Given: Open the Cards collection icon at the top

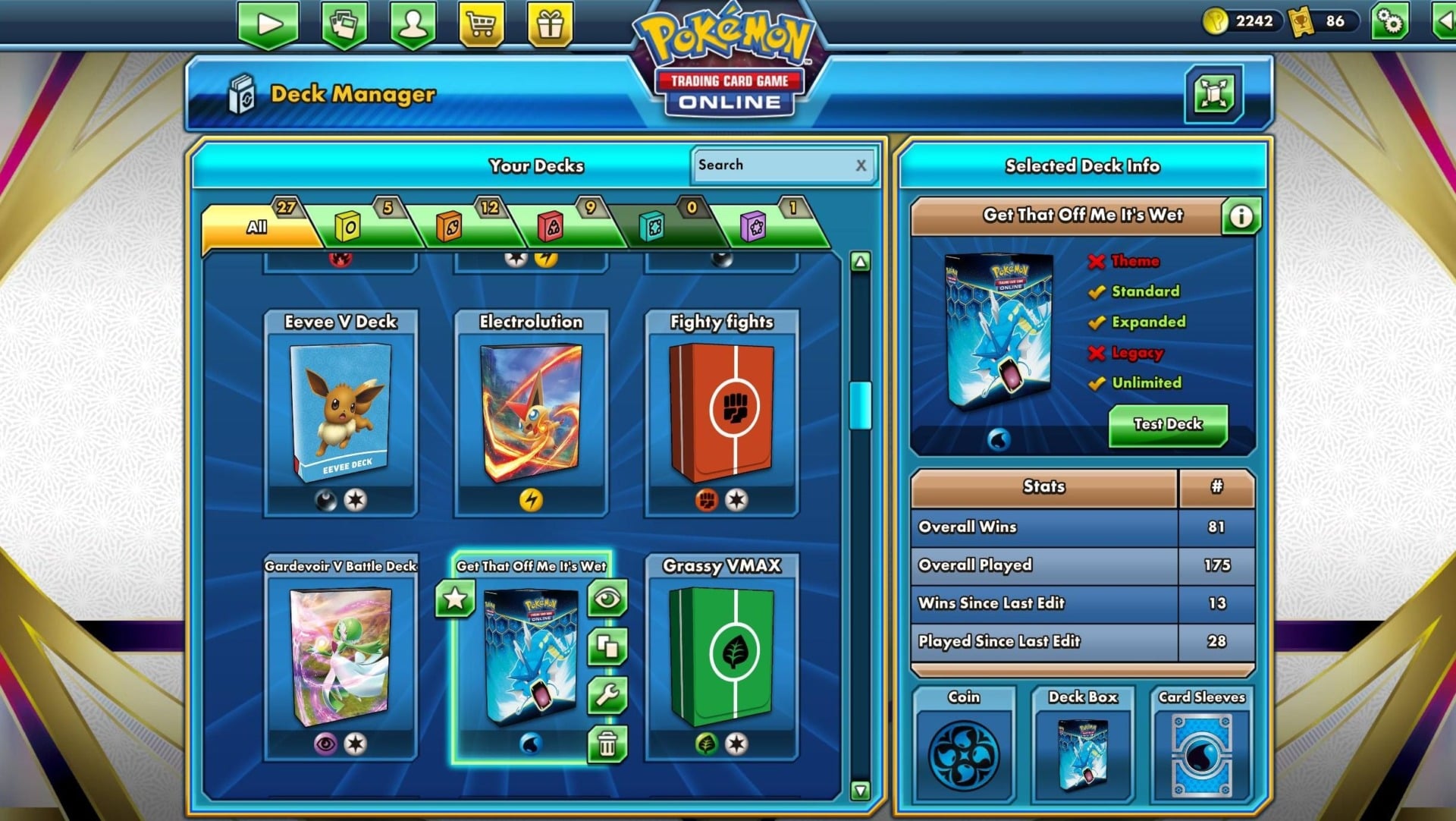Looking at the screenshot, I should tap(345, 23).
